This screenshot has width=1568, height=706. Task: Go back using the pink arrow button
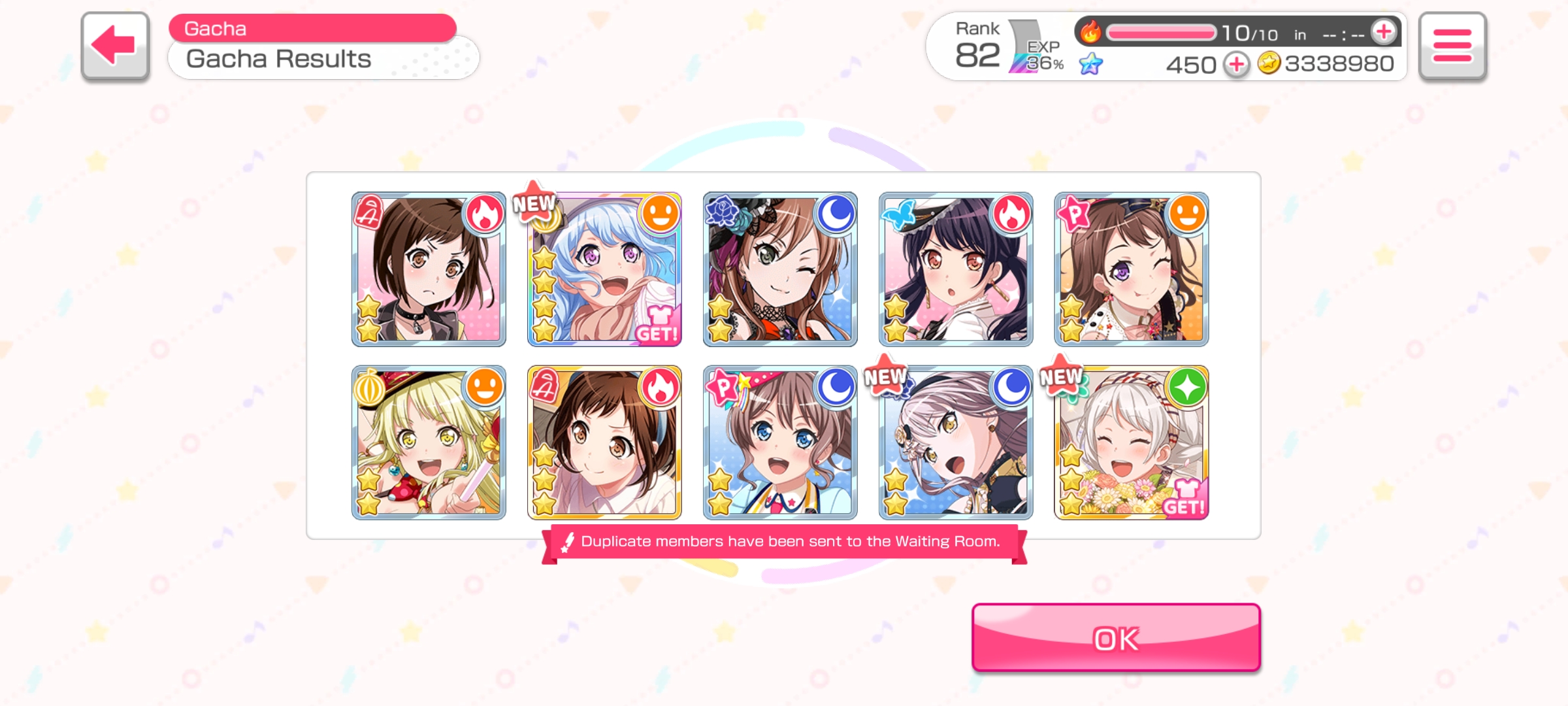coord(115,46)
